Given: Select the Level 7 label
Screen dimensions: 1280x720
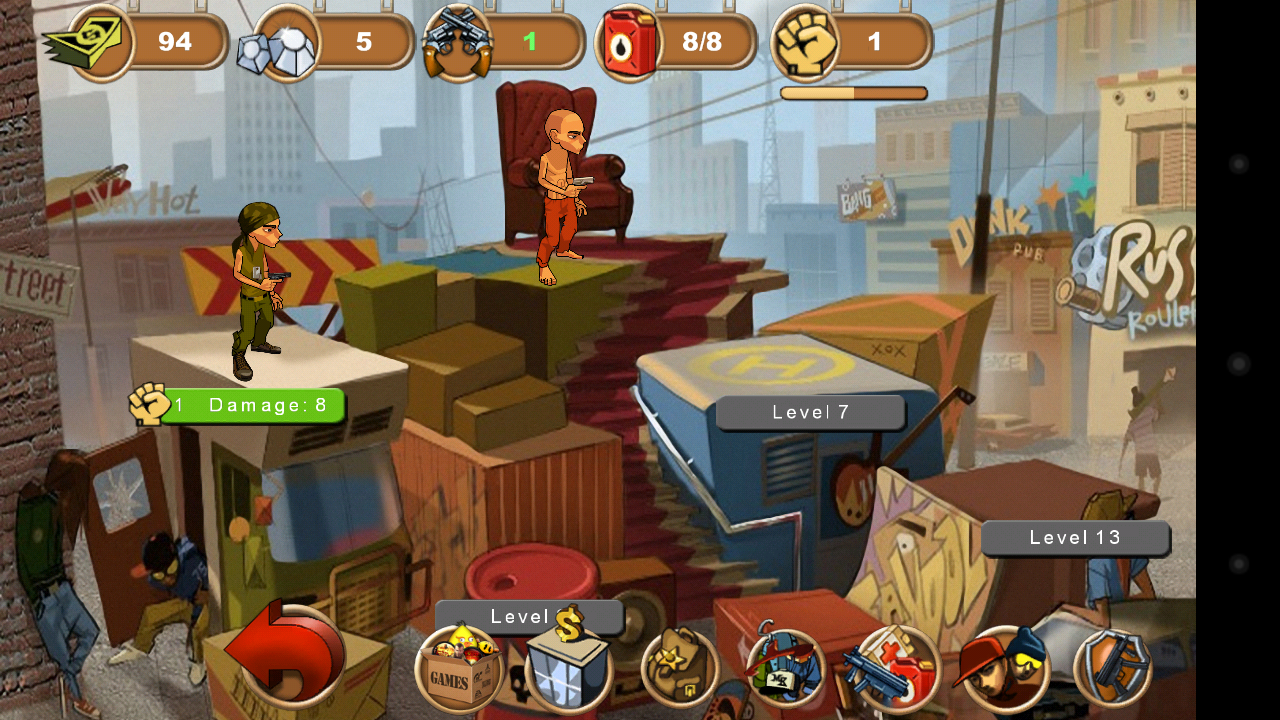Looking at the screenshot, I should 810,412.
